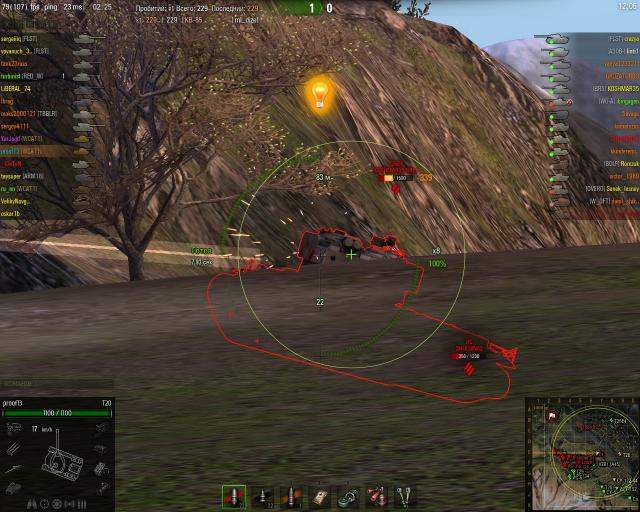Select player LIBERAL_74 in the team list

tap(27, 89)
